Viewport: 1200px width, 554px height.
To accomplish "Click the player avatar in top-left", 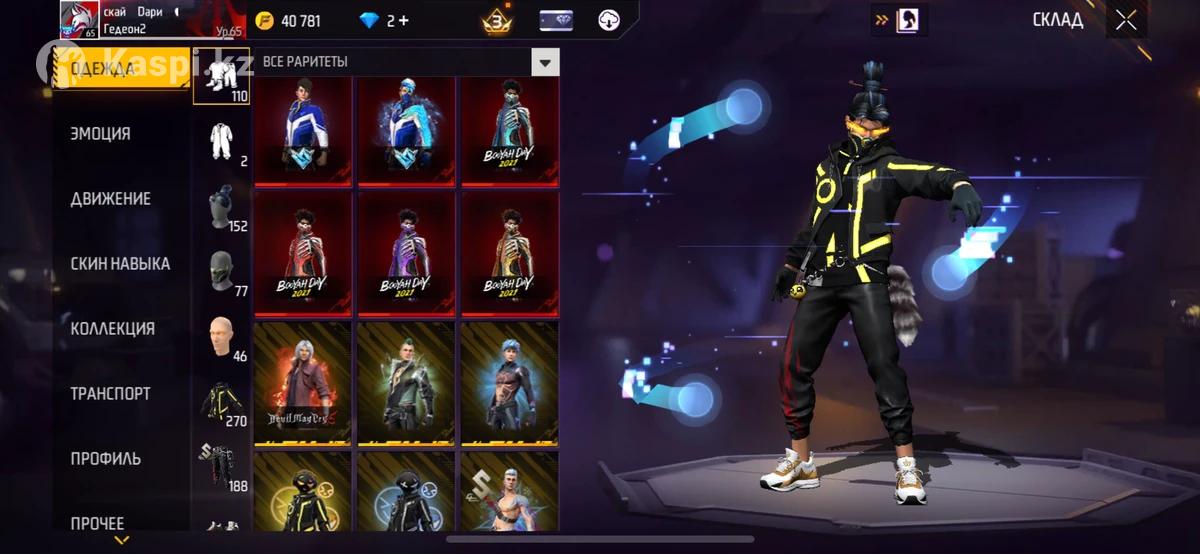I will [80, 19].
